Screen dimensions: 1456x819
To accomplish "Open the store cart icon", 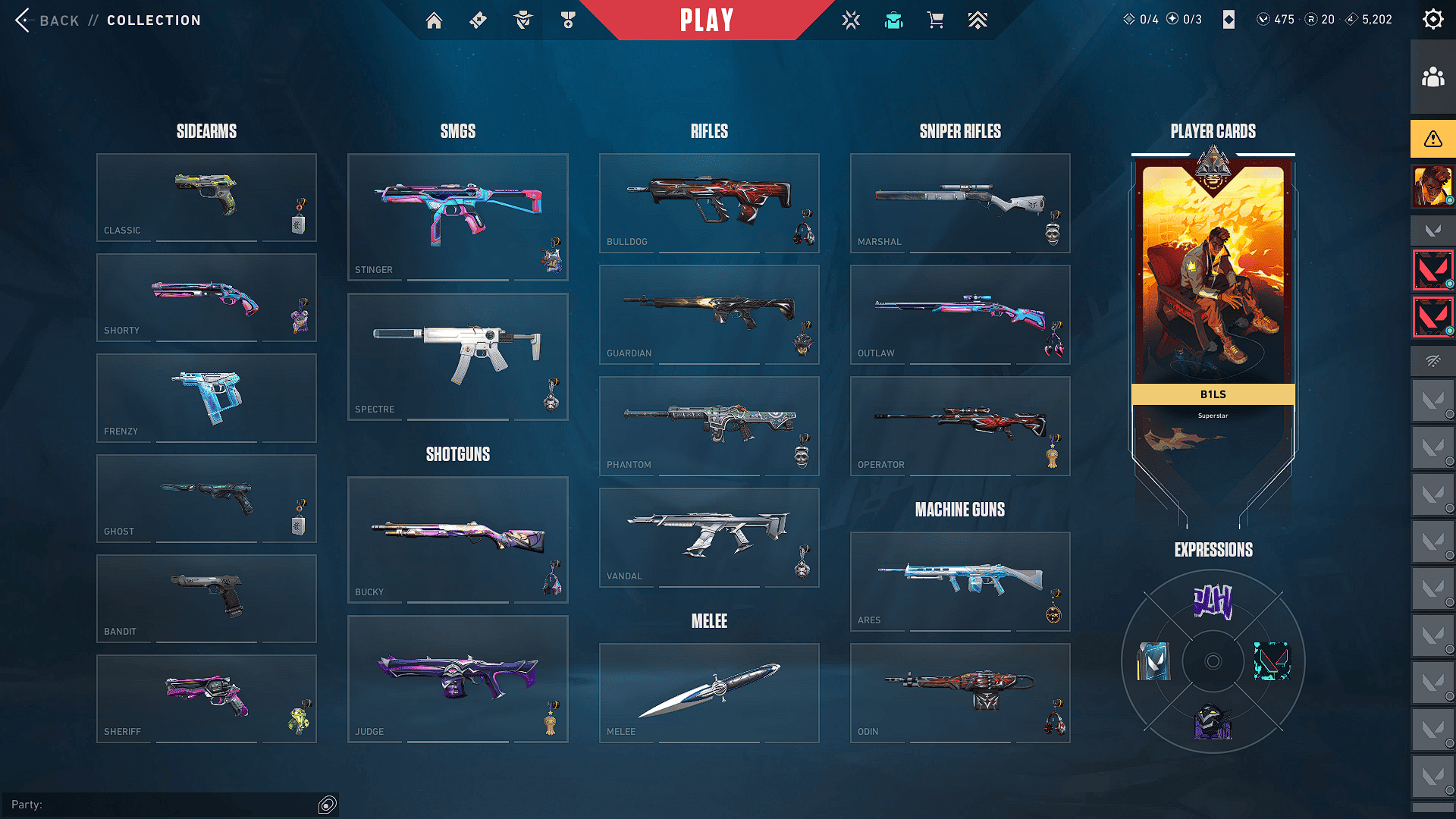I will point(936,20).
